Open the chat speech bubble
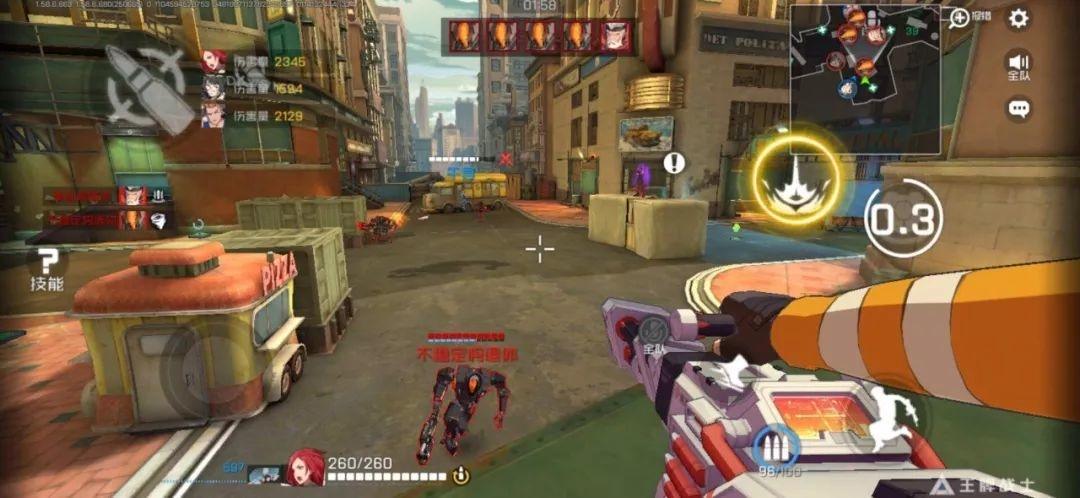The image size is (1080, 498). click(x=1018, y=109)
